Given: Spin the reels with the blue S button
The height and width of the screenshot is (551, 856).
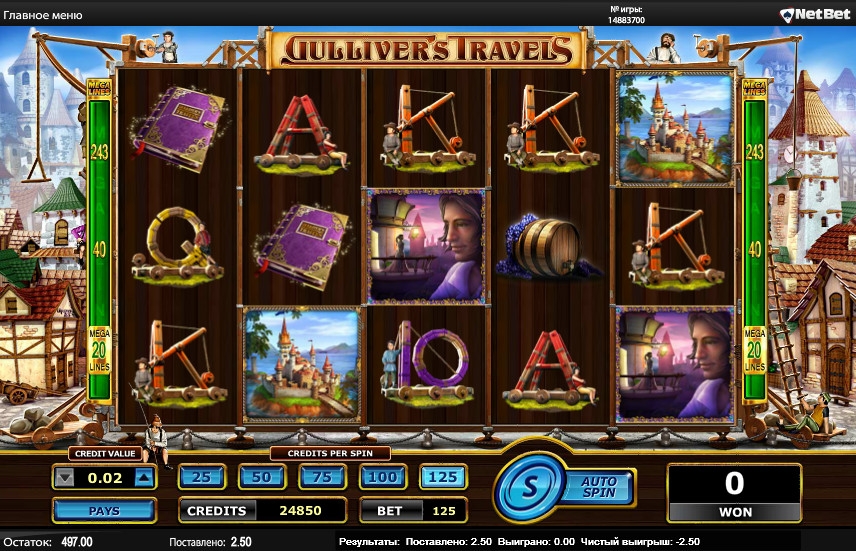Looking at the screenshot, I should 530,489.
